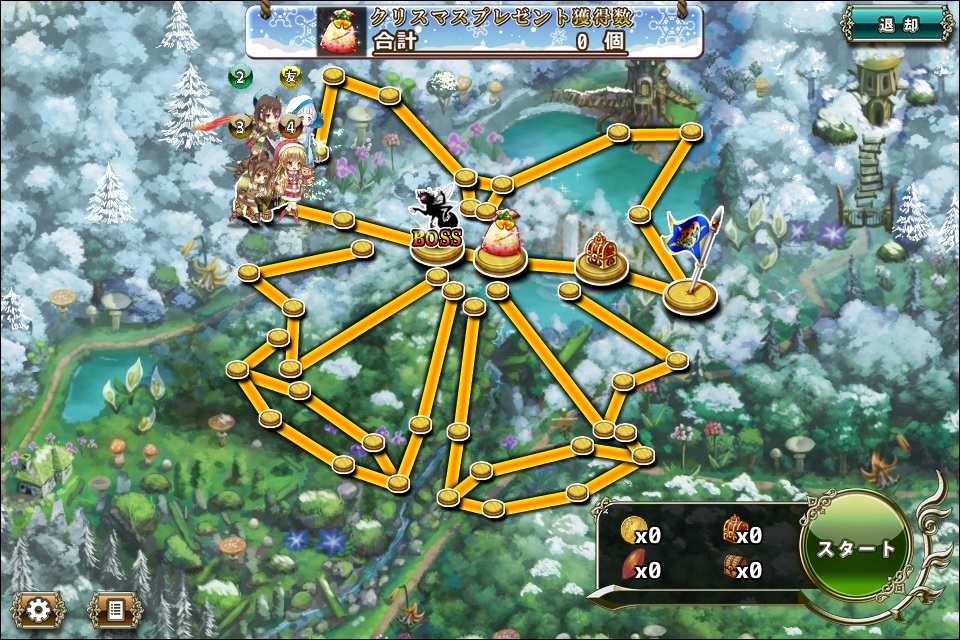Tap the 退却 retreat button
Screen dimensions: 960x640
[897, 25]
